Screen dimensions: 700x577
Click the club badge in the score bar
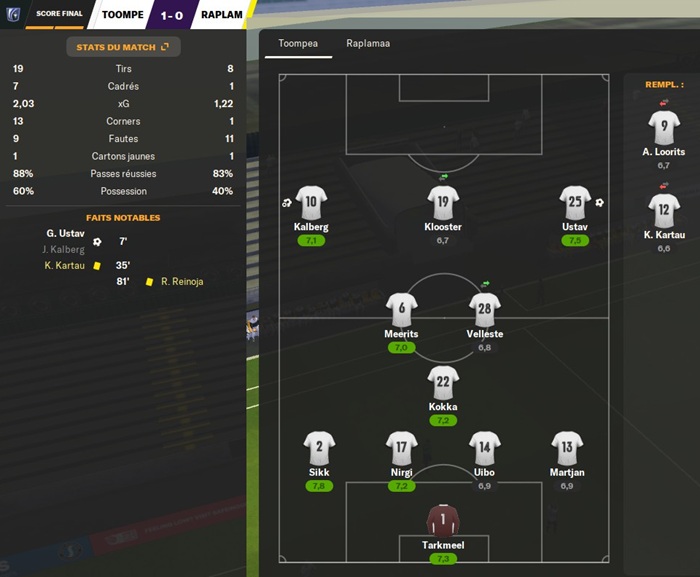(14, 14)
